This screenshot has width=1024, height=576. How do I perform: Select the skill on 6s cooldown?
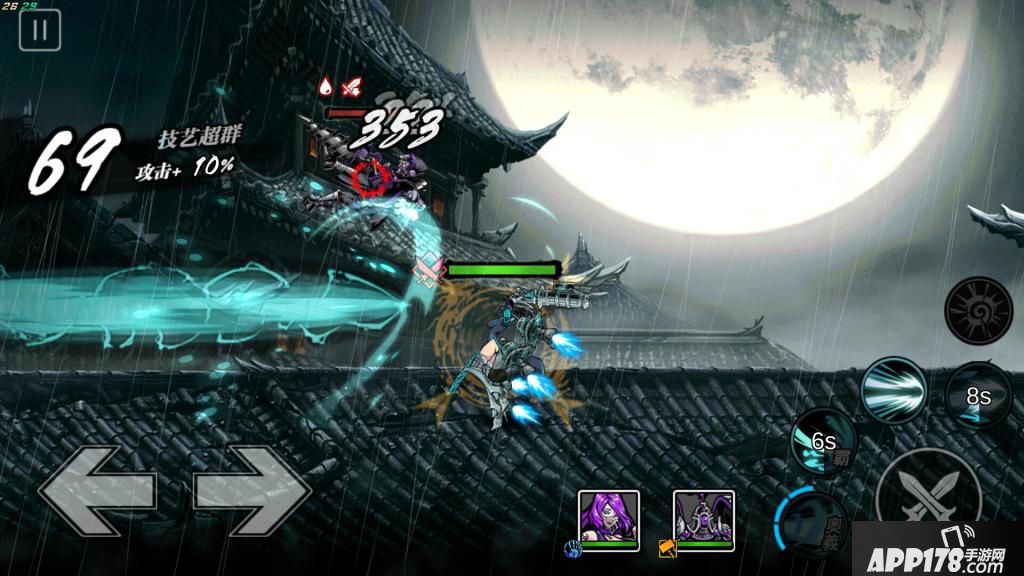(x=823, y=442)
